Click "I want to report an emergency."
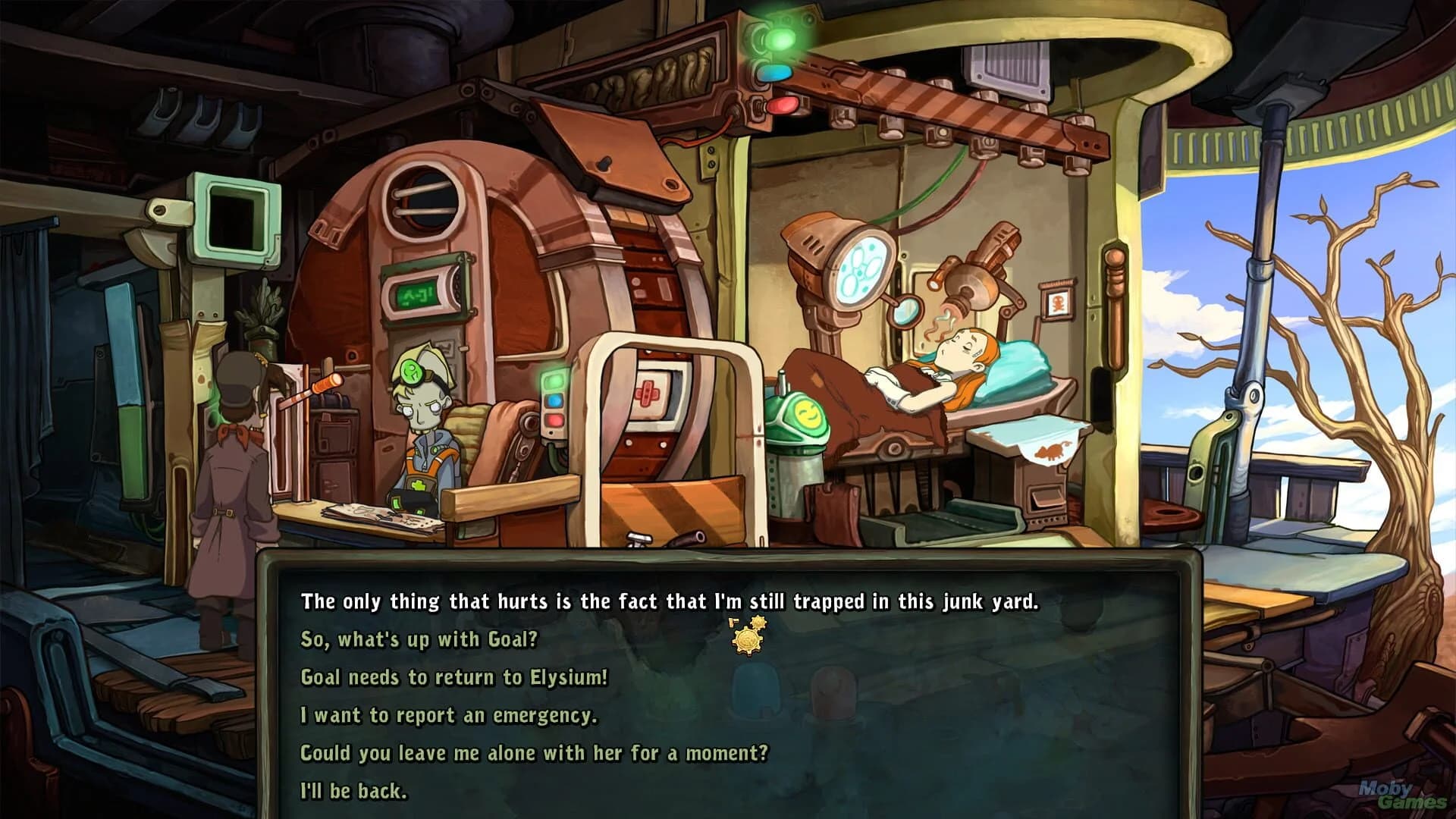Image resolution: width=1456 pixels, height=819 pixels. click(x=449, y=714)
